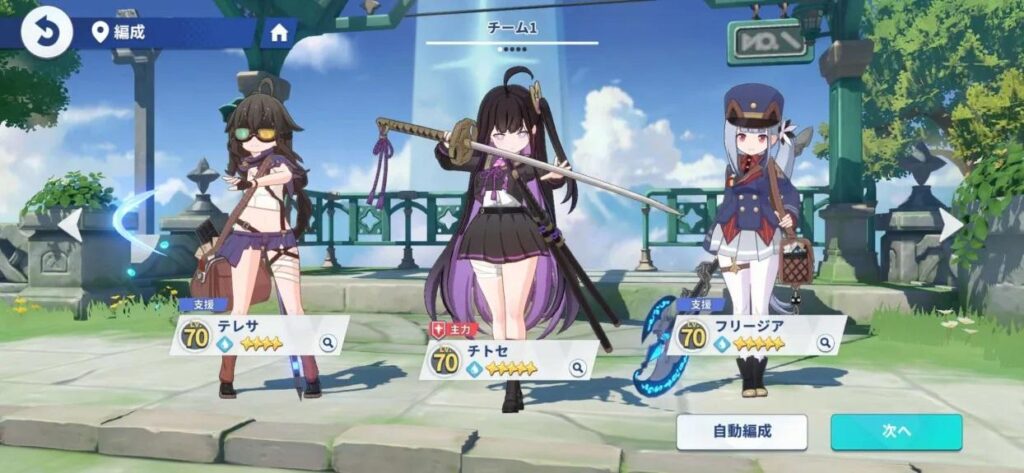Return to the home screen
The height and width of the screenshot is (473, 1024).
(x=279, y=32)
